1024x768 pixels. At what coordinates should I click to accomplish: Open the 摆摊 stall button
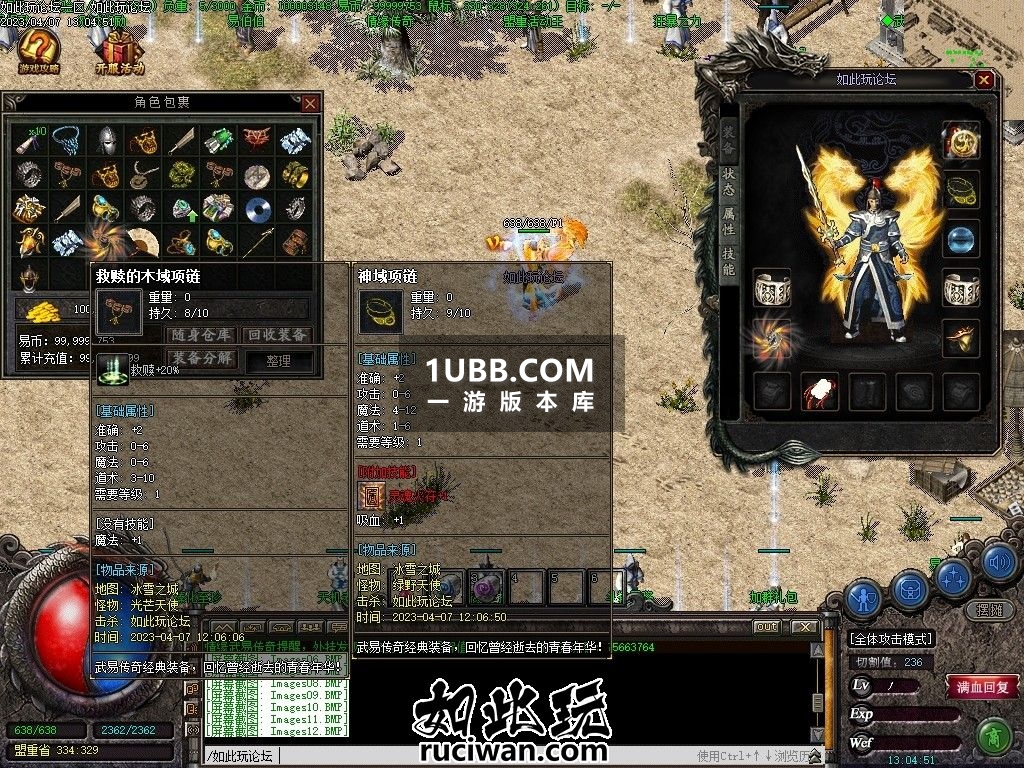point(988,609)
